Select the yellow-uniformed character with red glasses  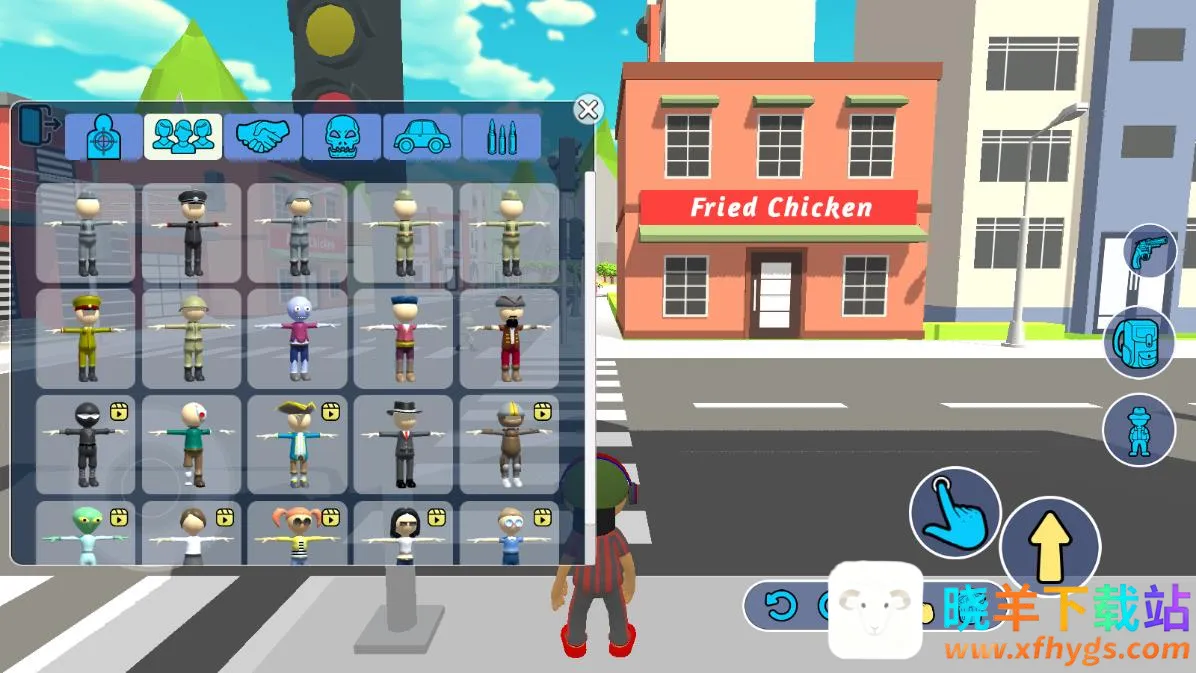(85, 338)
